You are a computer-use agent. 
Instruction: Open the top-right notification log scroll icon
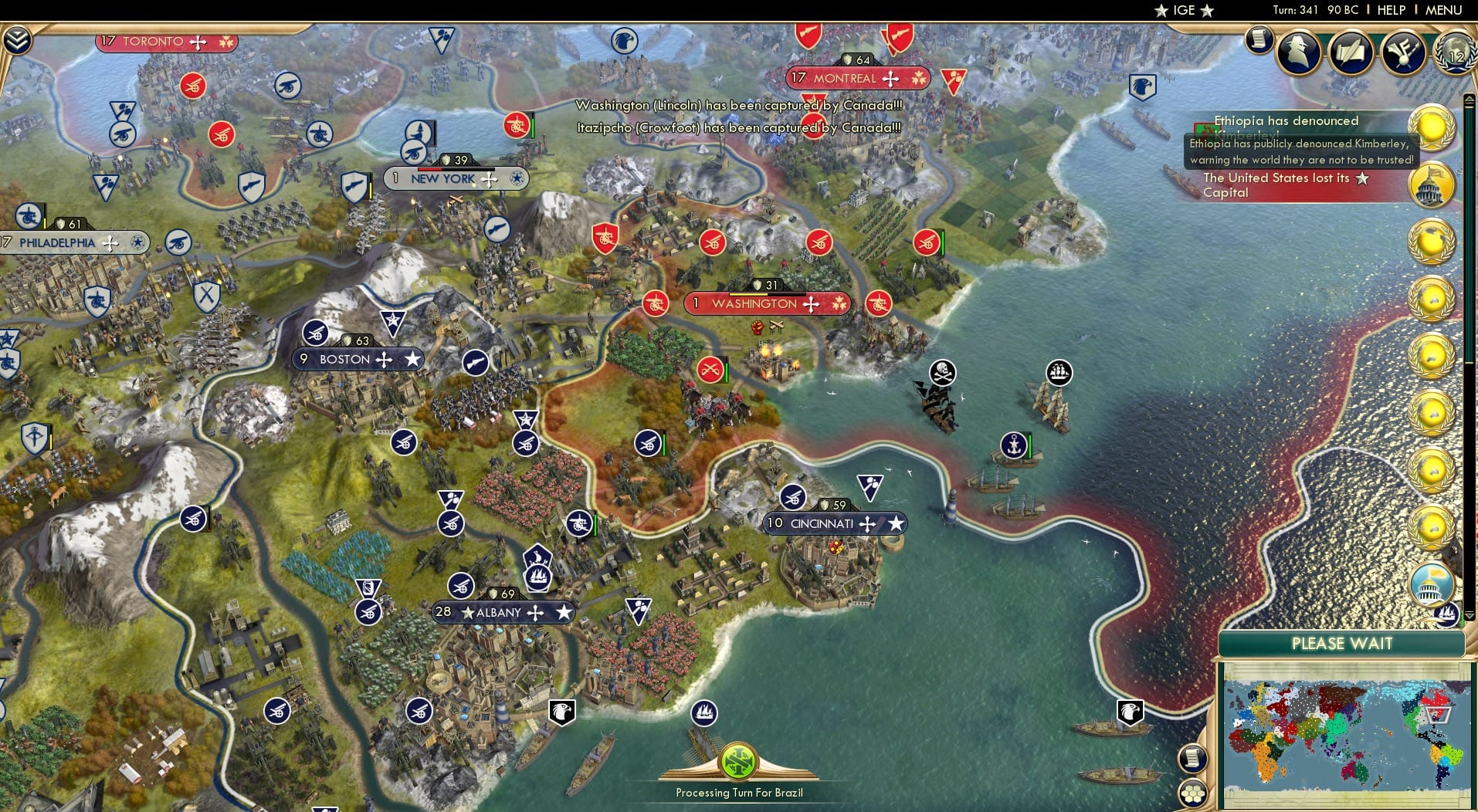(x=1257, y=40)
